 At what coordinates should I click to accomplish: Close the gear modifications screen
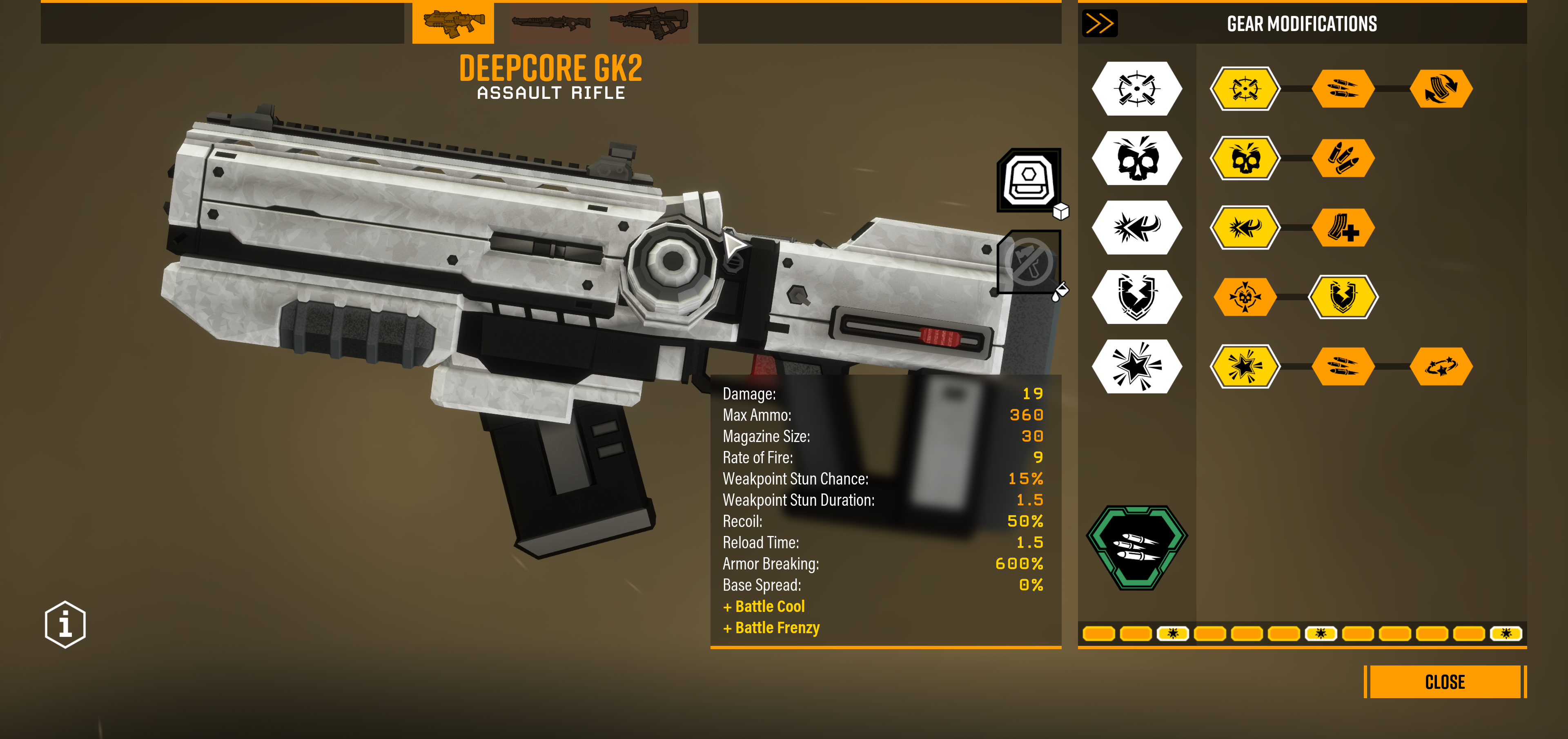(1444, 682)
